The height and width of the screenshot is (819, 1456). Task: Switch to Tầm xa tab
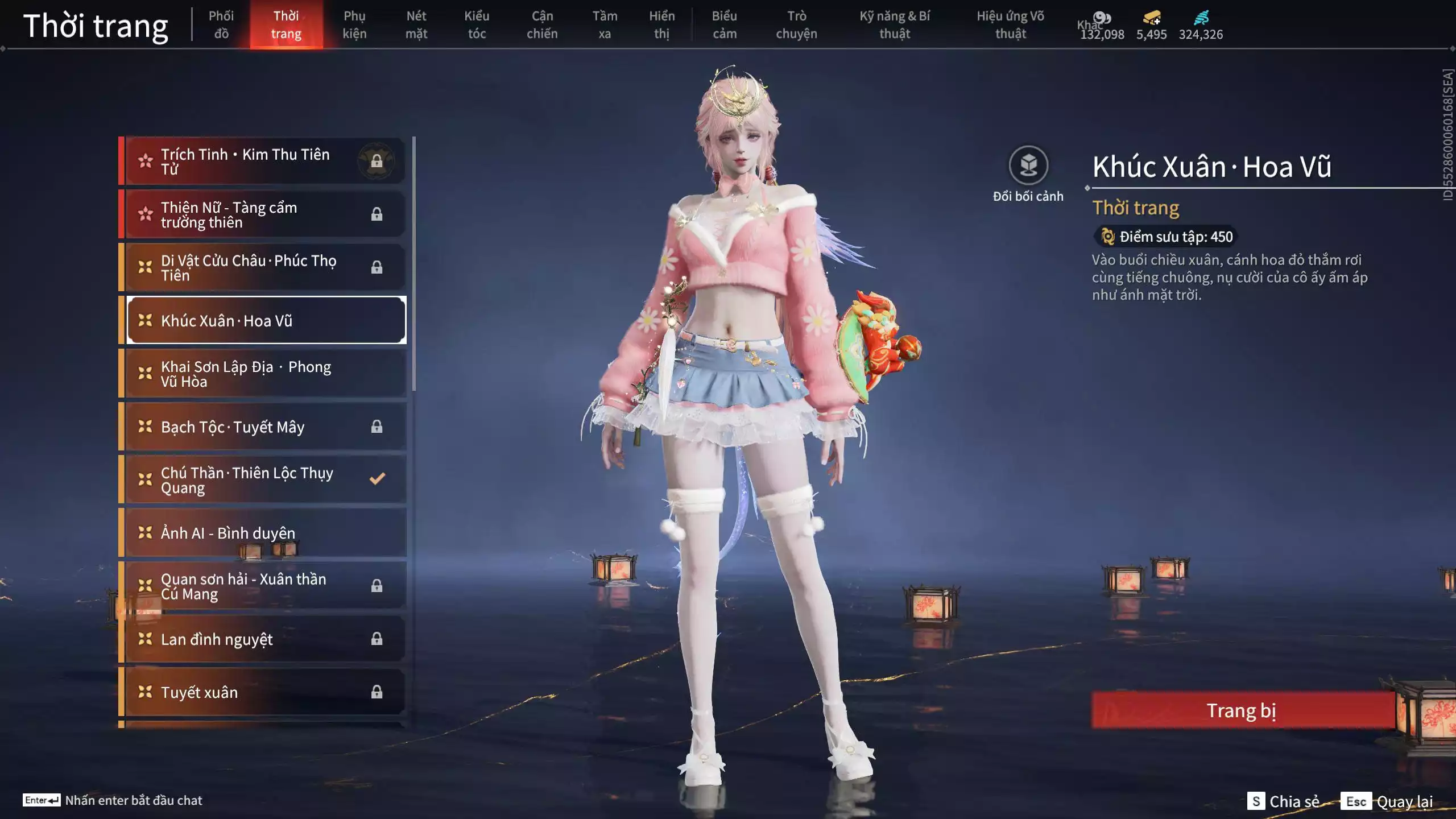click(x=605, y=24)
